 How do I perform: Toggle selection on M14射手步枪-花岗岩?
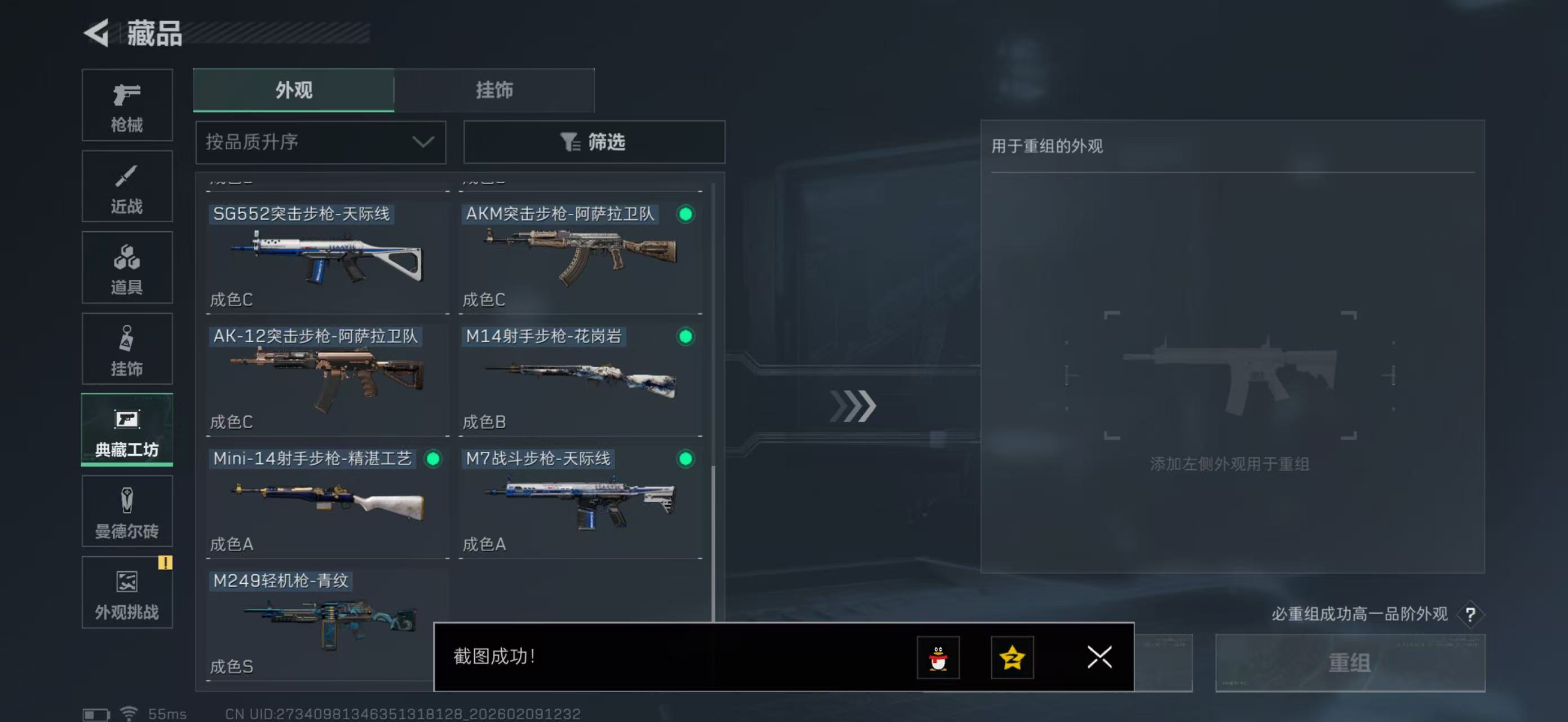tap(686, 337)
